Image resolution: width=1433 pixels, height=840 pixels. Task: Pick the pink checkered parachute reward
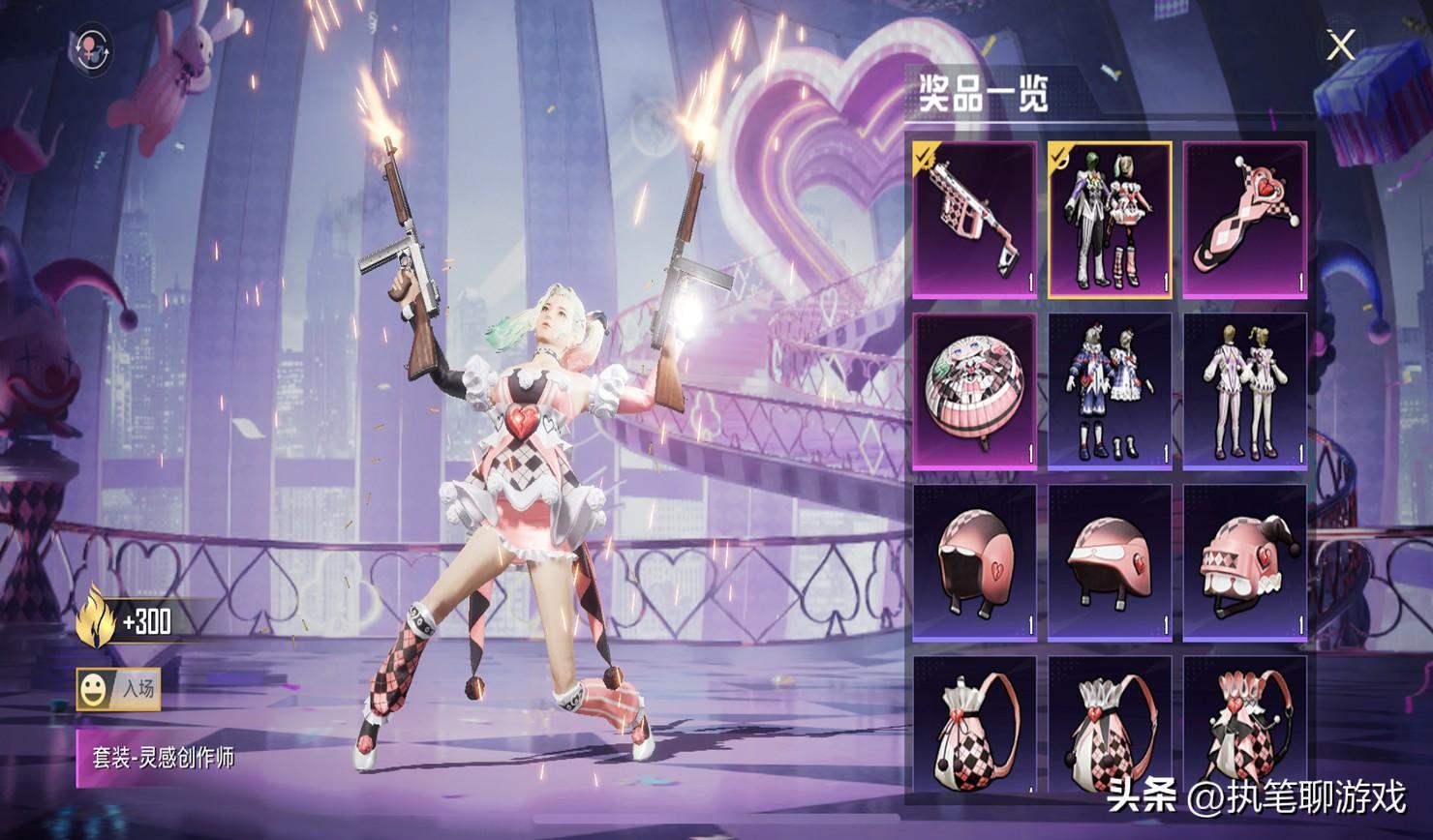[x=974, y=391]
